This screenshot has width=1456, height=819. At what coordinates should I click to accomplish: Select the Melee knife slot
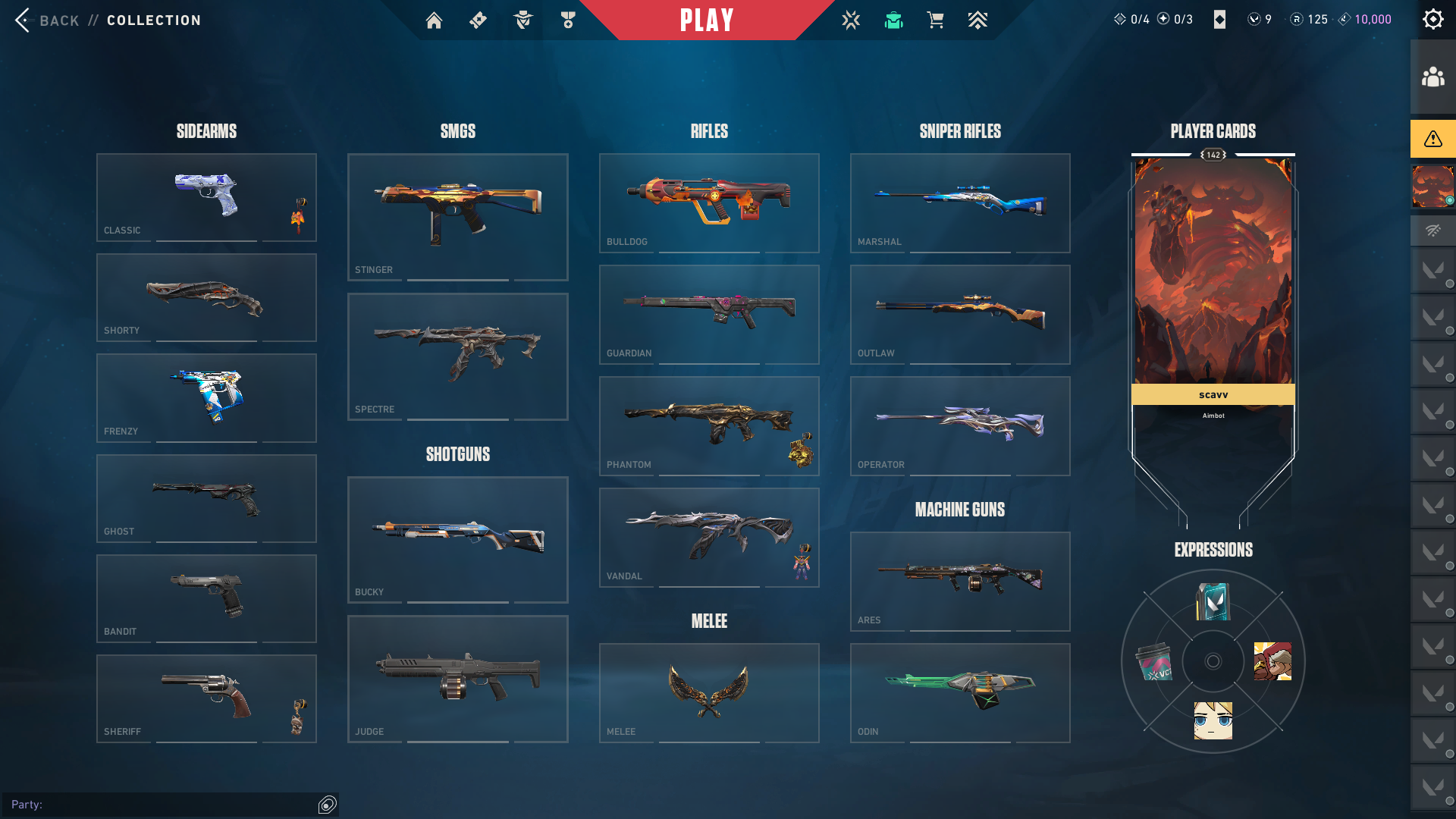pyautogui.click(x=709, y=692)
